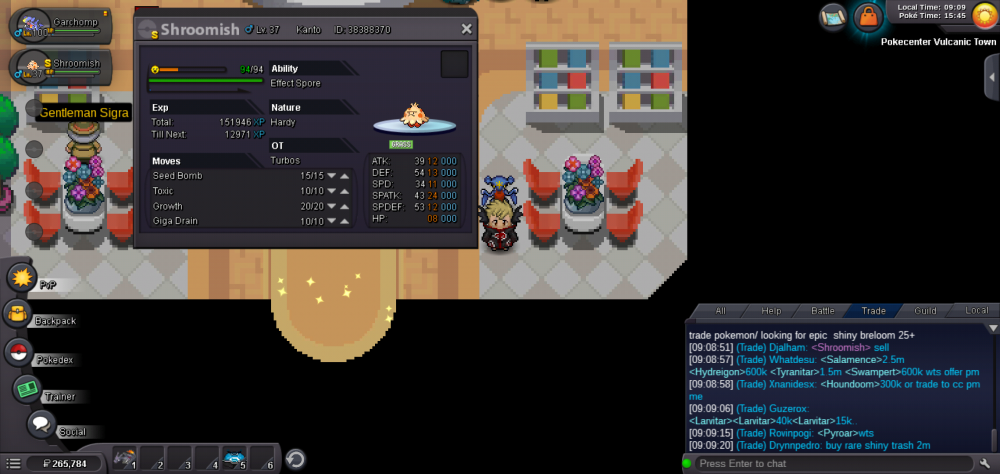Use the blue item in hotbar slot 5
This screenshot has height=474, width=1000.
236,459
